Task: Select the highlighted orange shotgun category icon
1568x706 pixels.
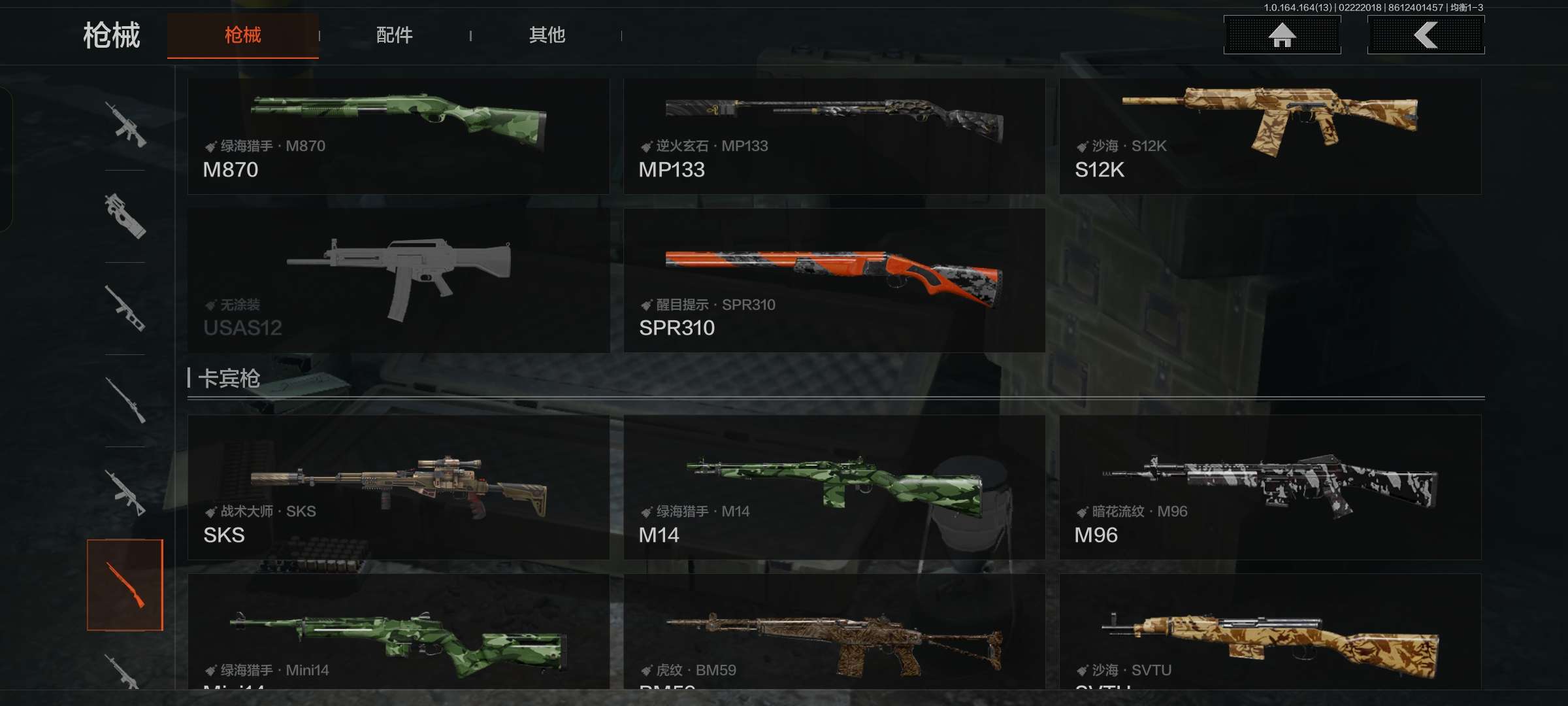Action: (125, 584)
